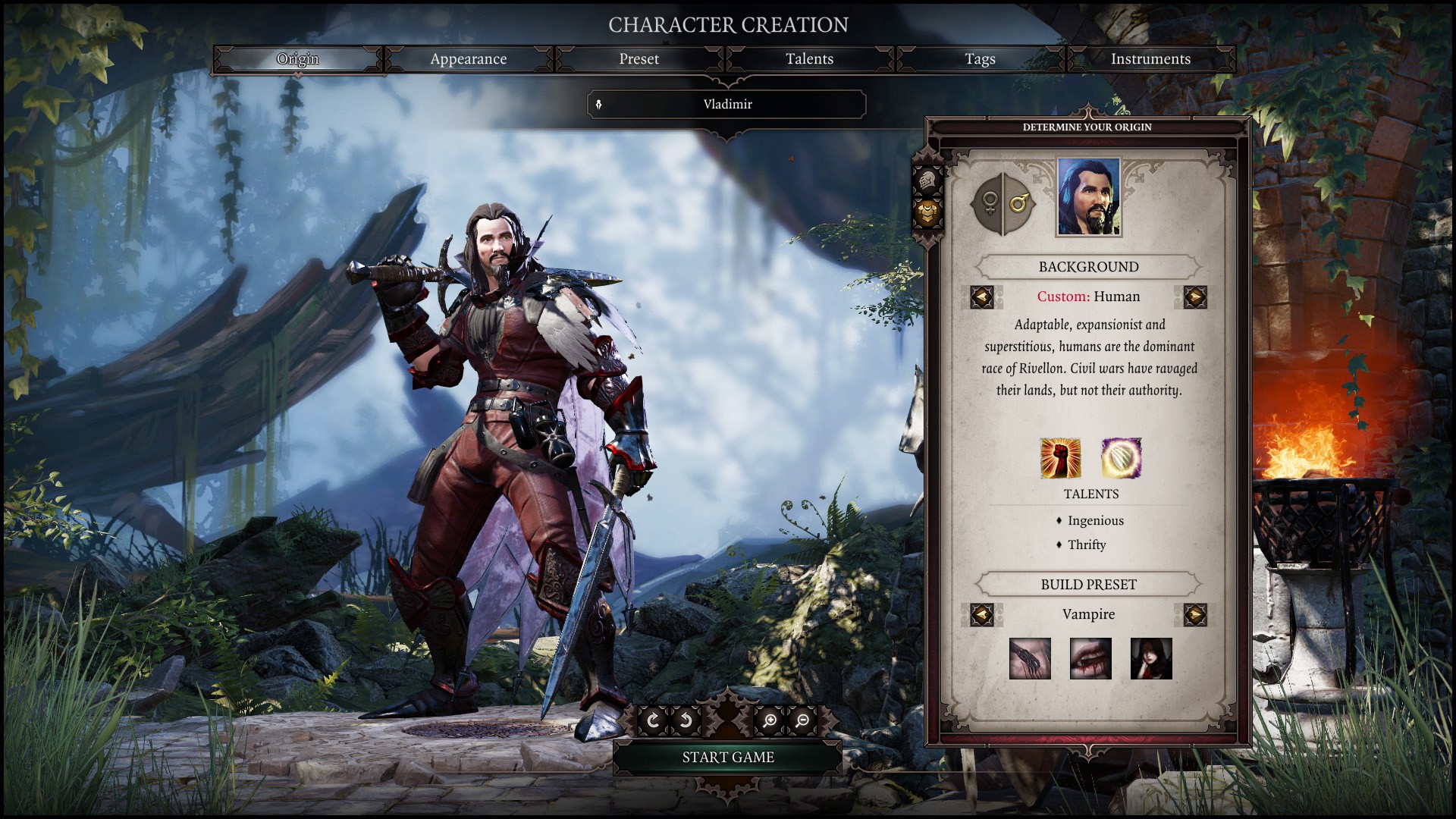Select the previous build preset
1456x819 pixels.
click(982, 614)
